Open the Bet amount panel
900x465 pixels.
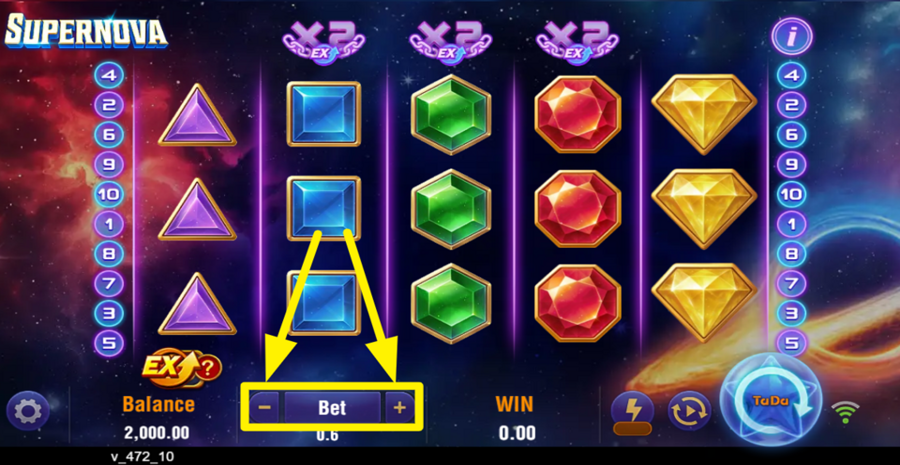pyautogui.click(x=332, y=408)
